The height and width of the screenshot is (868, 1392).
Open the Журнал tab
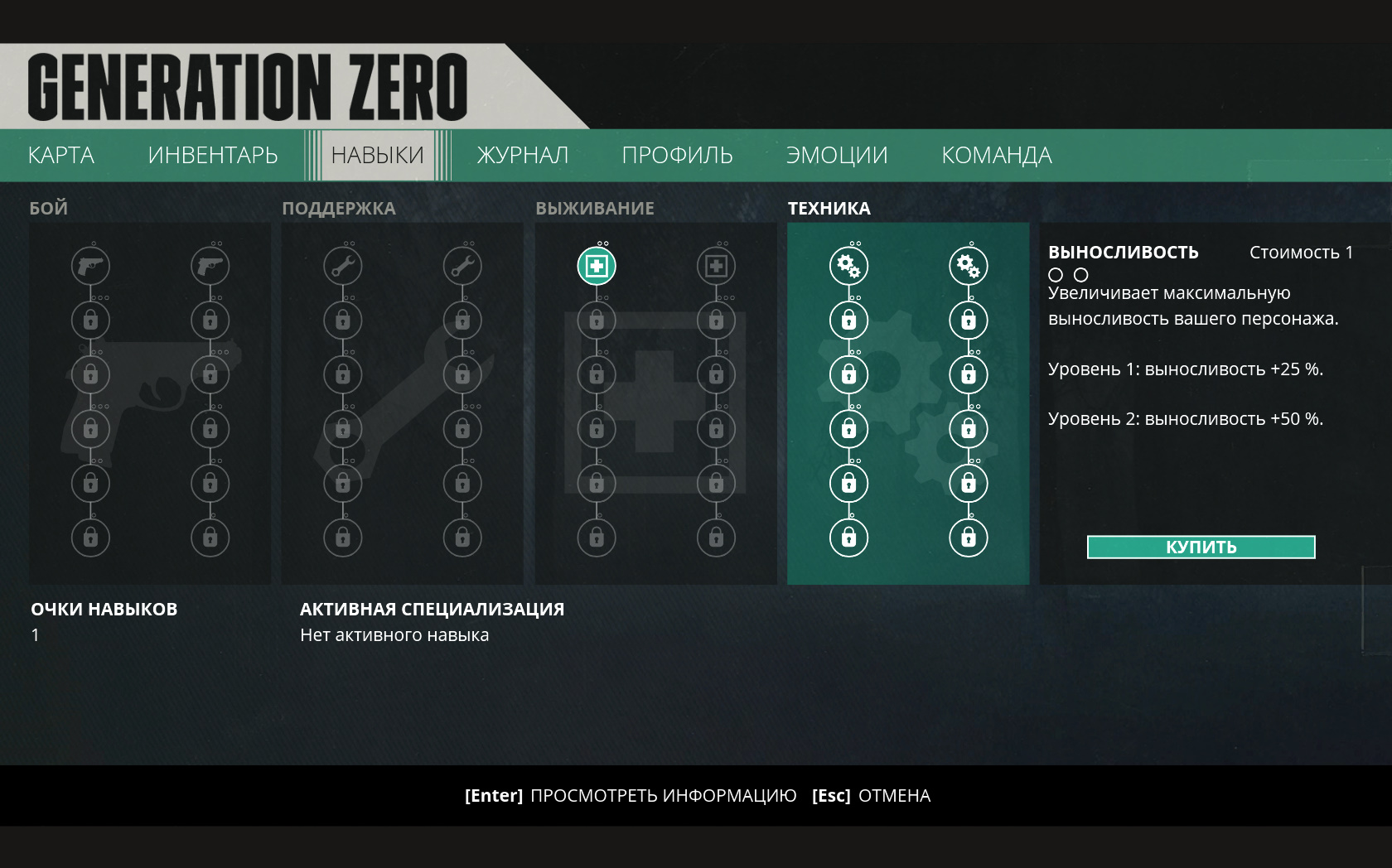pos(523,155)
